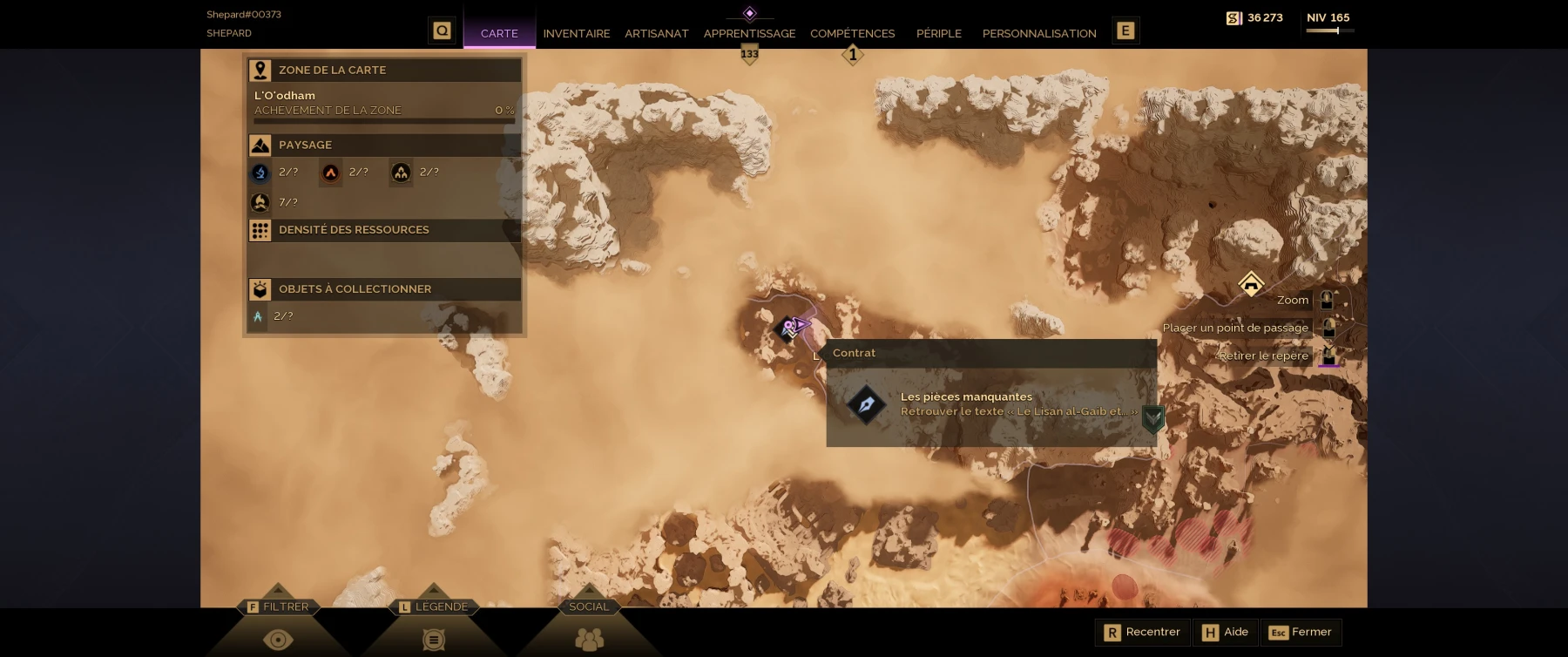This screenshot has height=657, width=1568.
Task: Switch to the Personnalisation tab
Action: 1038,33
